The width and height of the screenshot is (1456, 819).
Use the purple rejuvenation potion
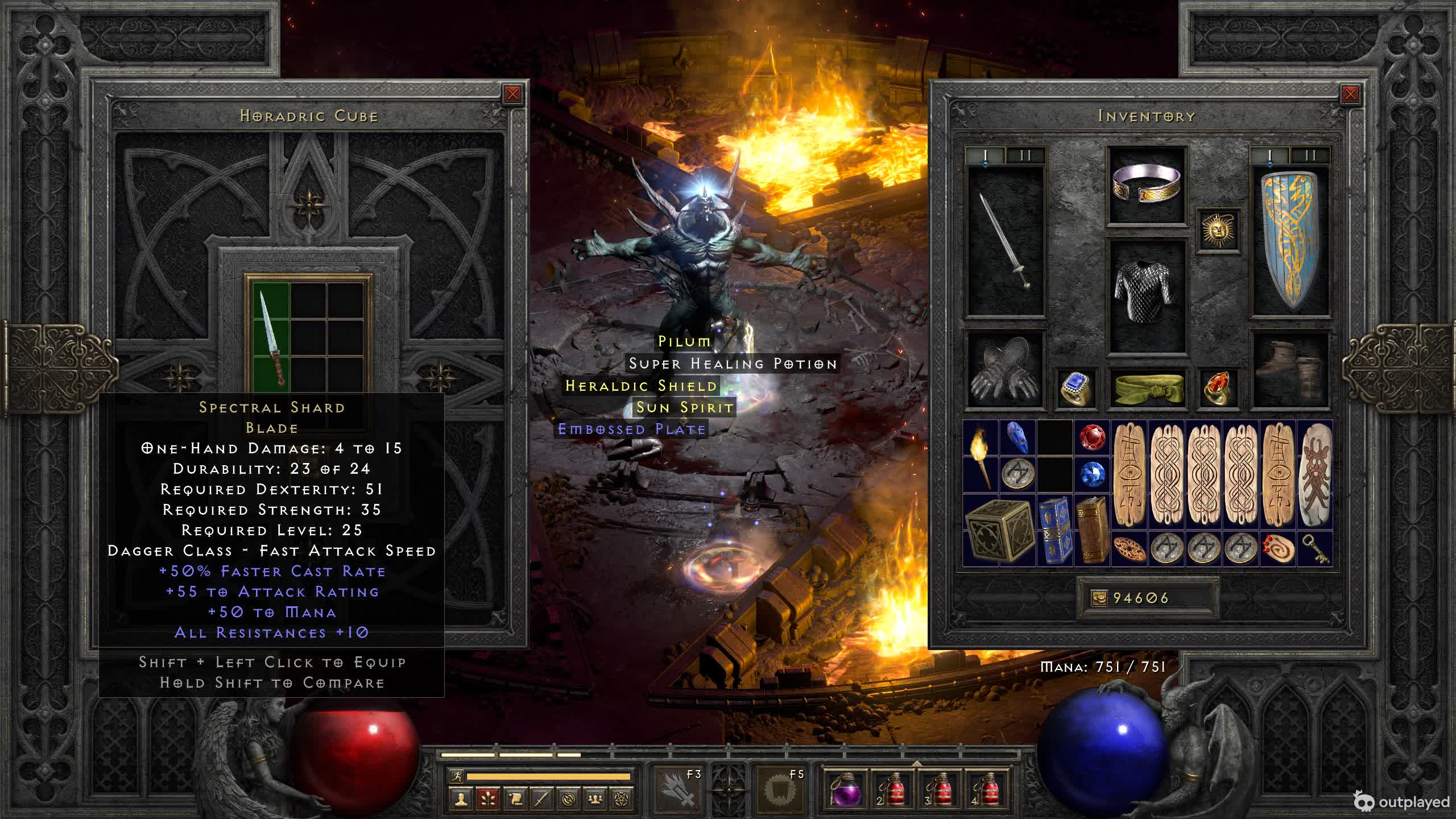tap(846, 790)
